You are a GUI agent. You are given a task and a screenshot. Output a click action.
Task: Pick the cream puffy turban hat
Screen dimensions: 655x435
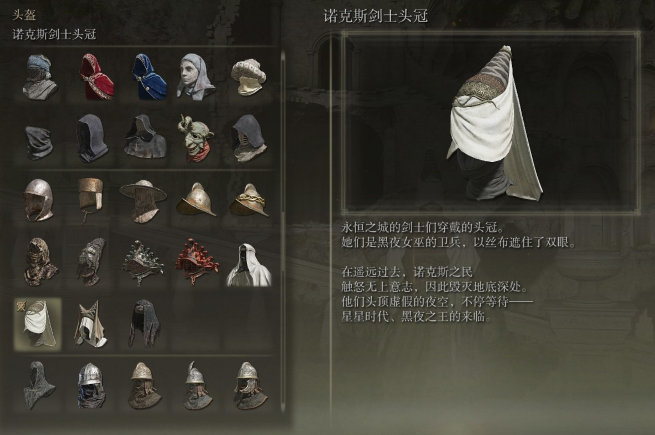point(247,76)
